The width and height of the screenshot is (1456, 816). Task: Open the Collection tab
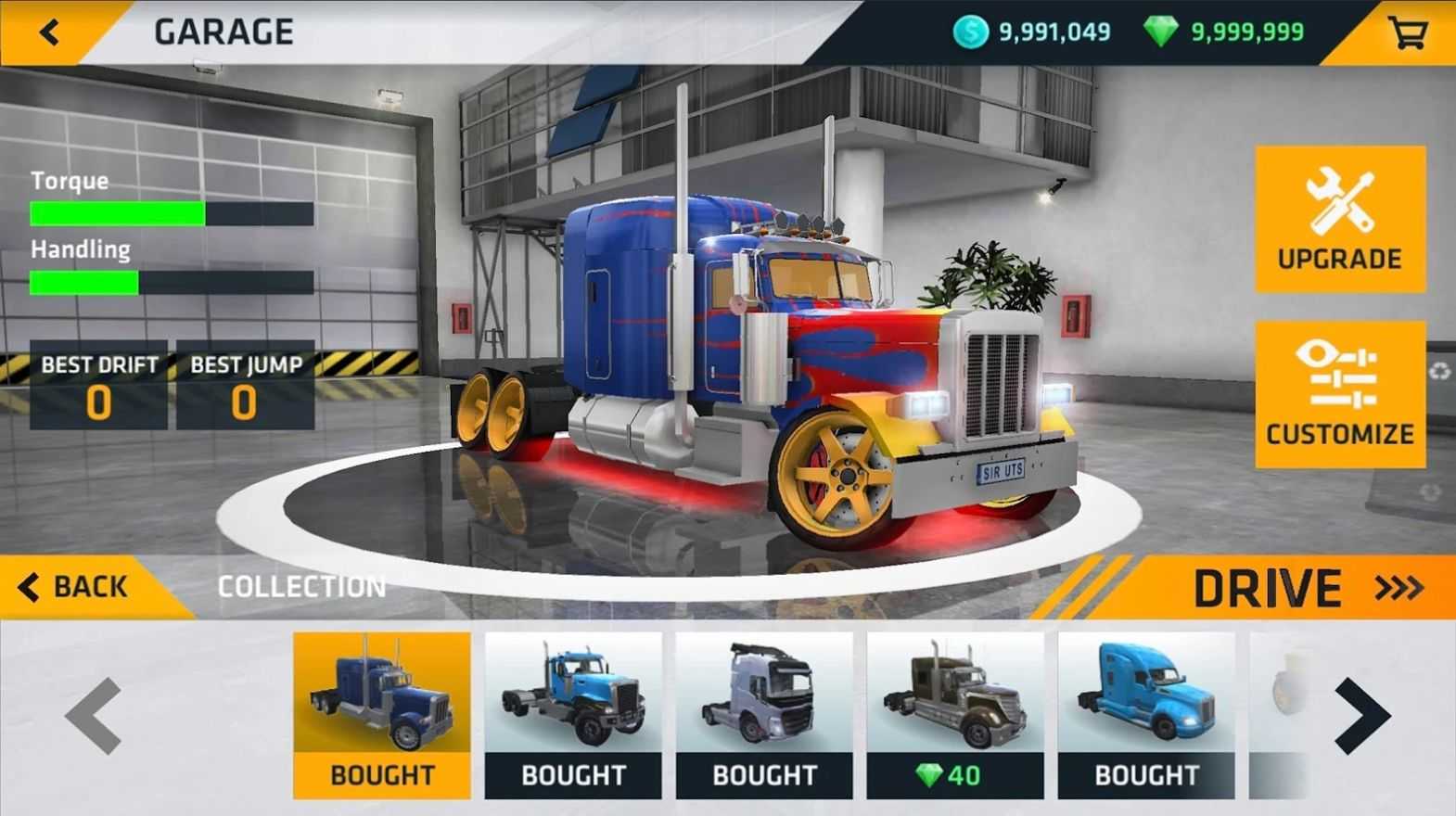click(301, 587)
